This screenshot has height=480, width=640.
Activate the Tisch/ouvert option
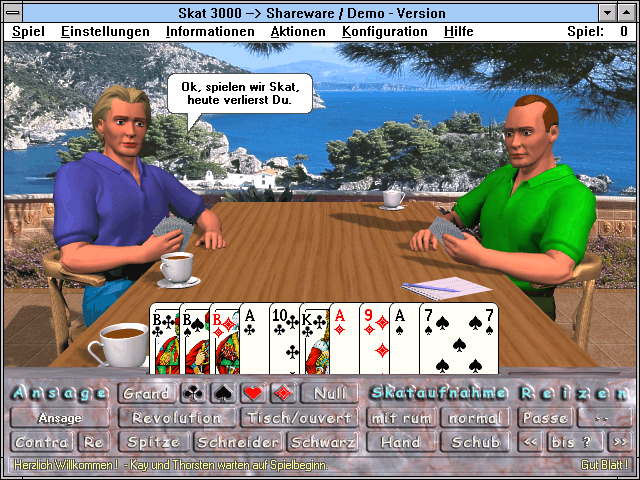299,418
